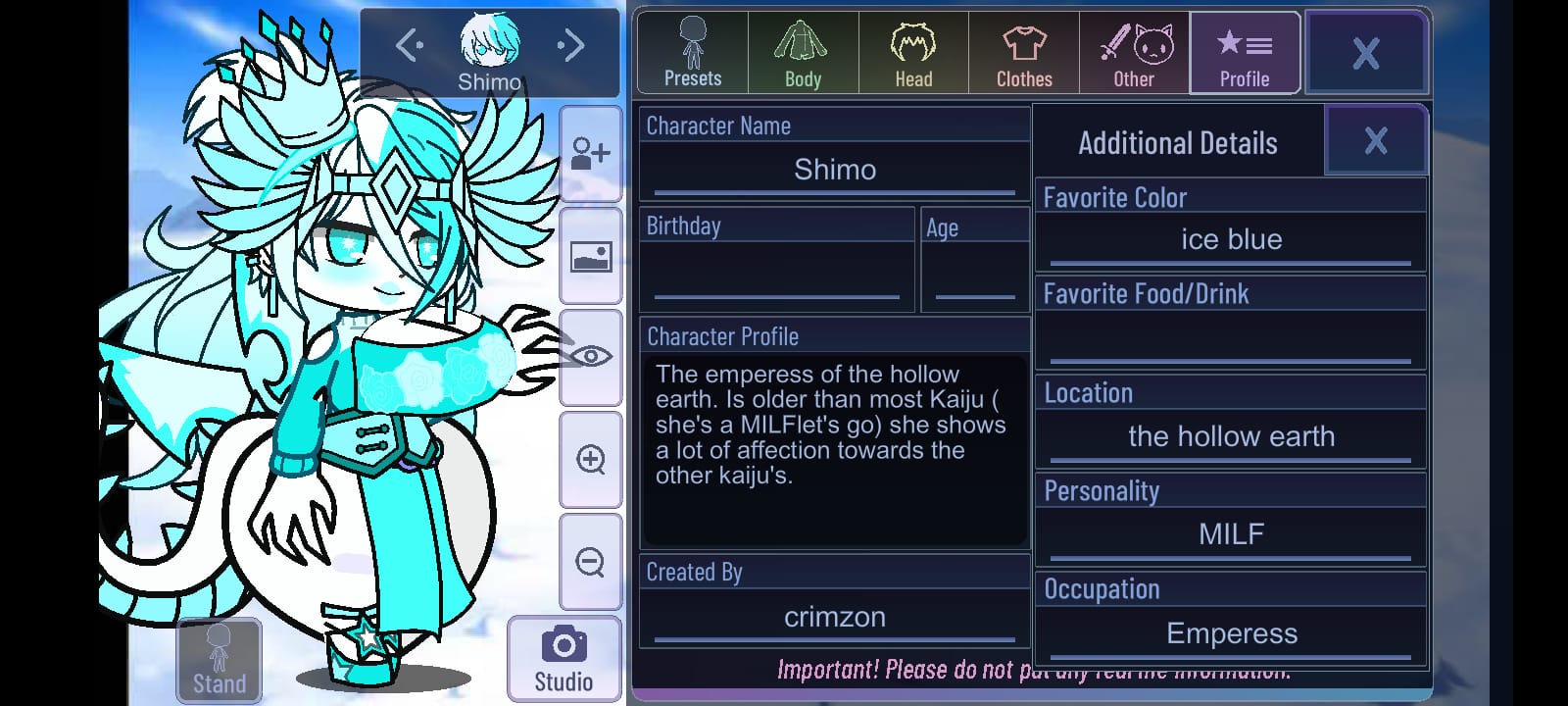Zoom in with the magnifier plus
Viewport: 1568px width, 706px height.
590,459
